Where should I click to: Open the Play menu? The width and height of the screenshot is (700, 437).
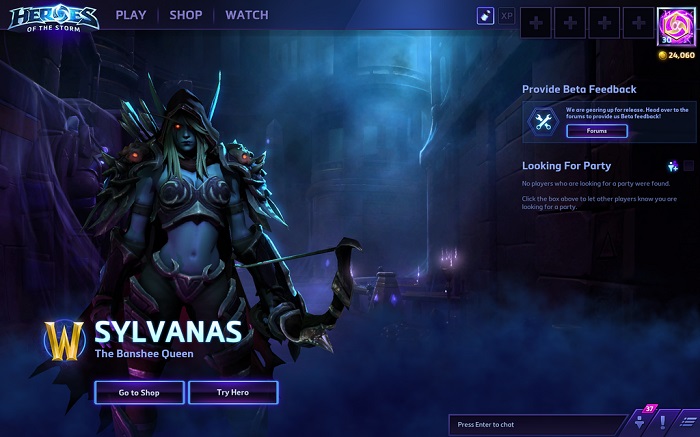130,15
